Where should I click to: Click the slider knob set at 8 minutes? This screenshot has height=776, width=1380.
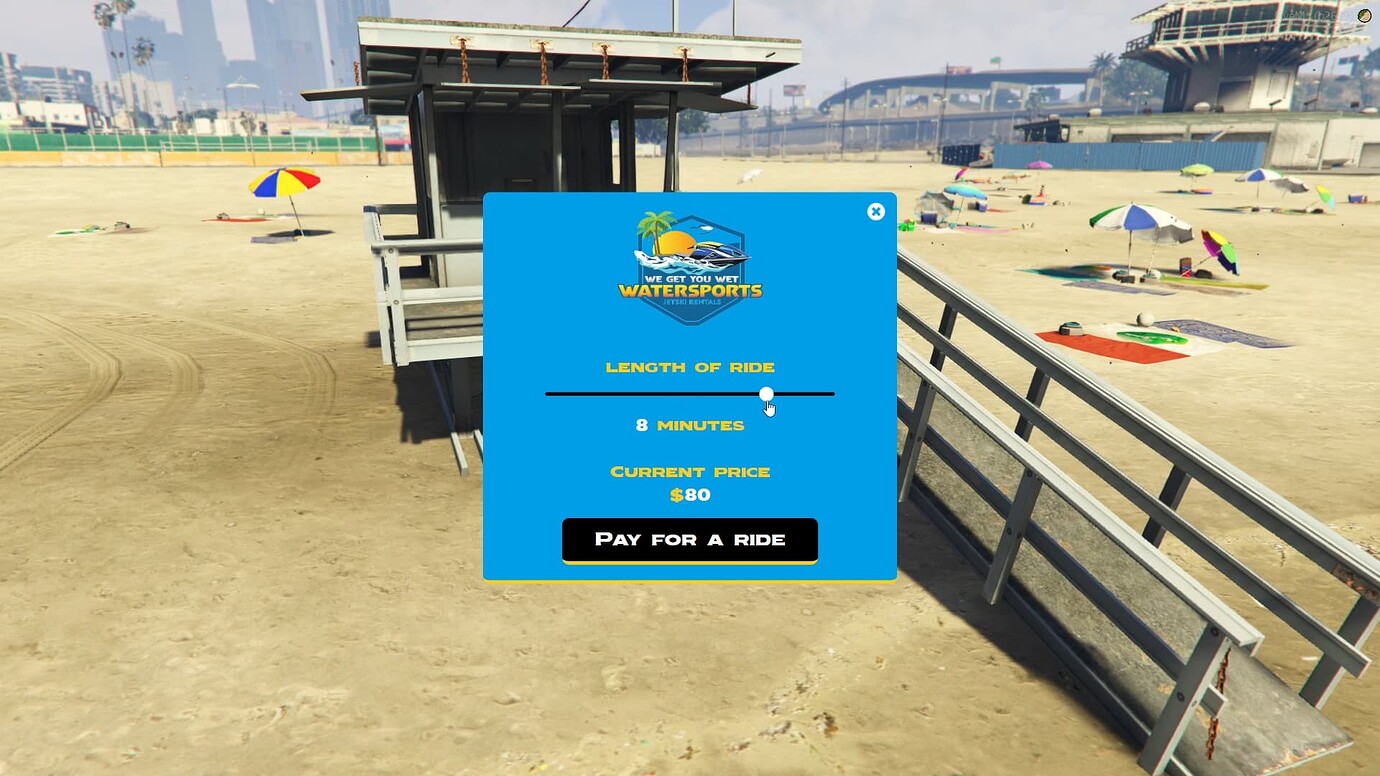coord(766,393)
